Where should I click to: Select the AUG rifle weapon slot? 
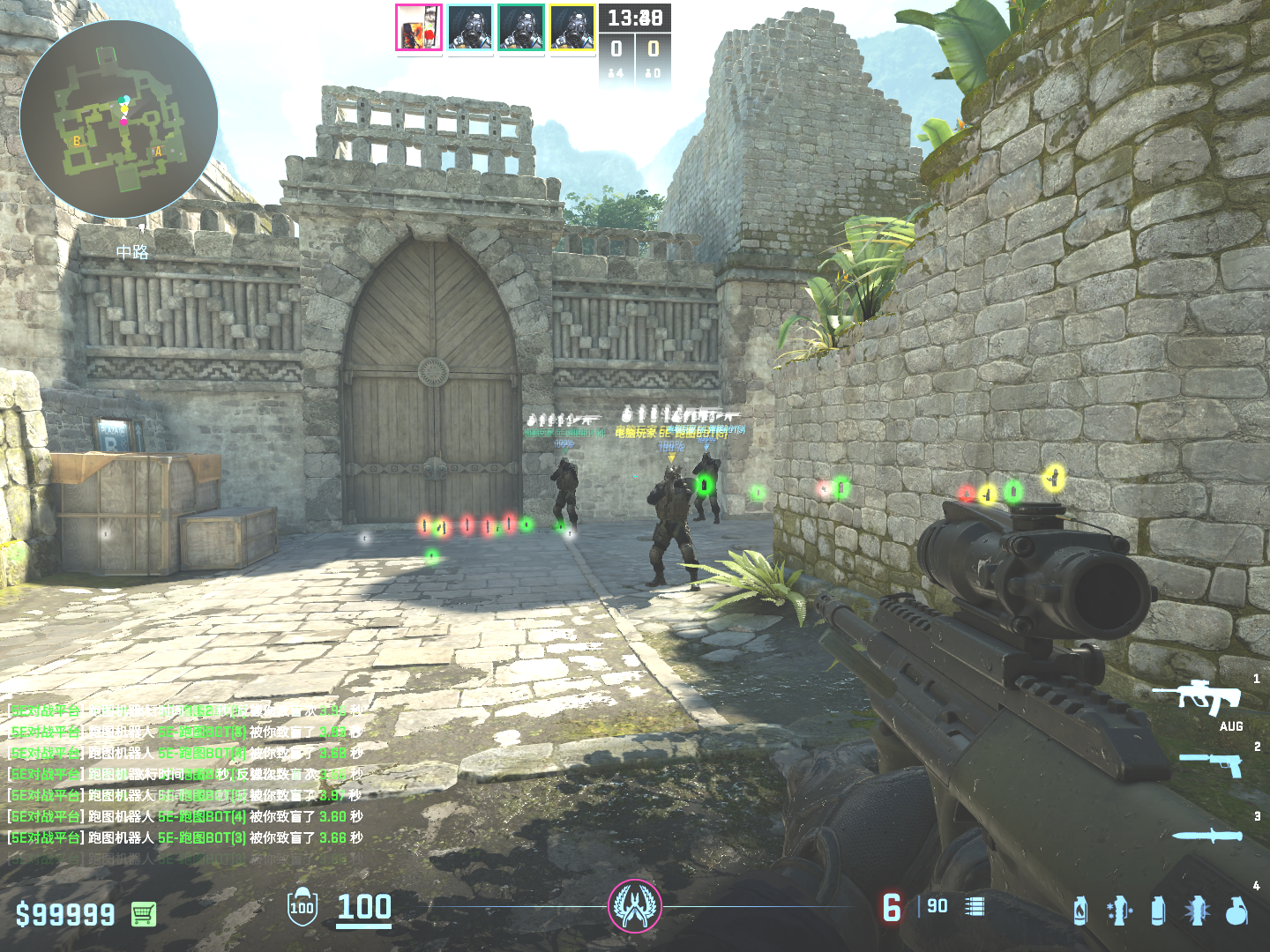(x=1198, y=697)
